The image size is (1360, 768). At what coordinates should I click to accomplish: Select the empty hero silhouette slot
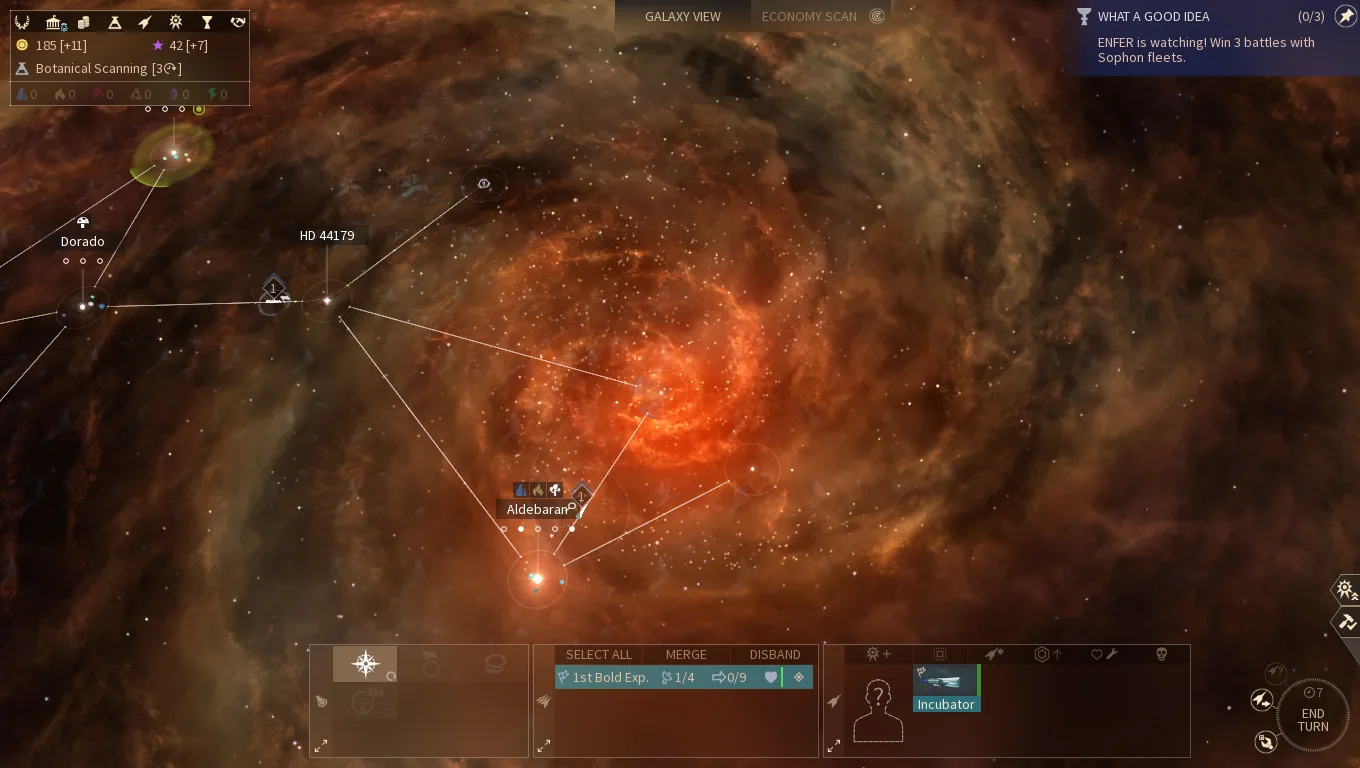(x=878, y=710)
